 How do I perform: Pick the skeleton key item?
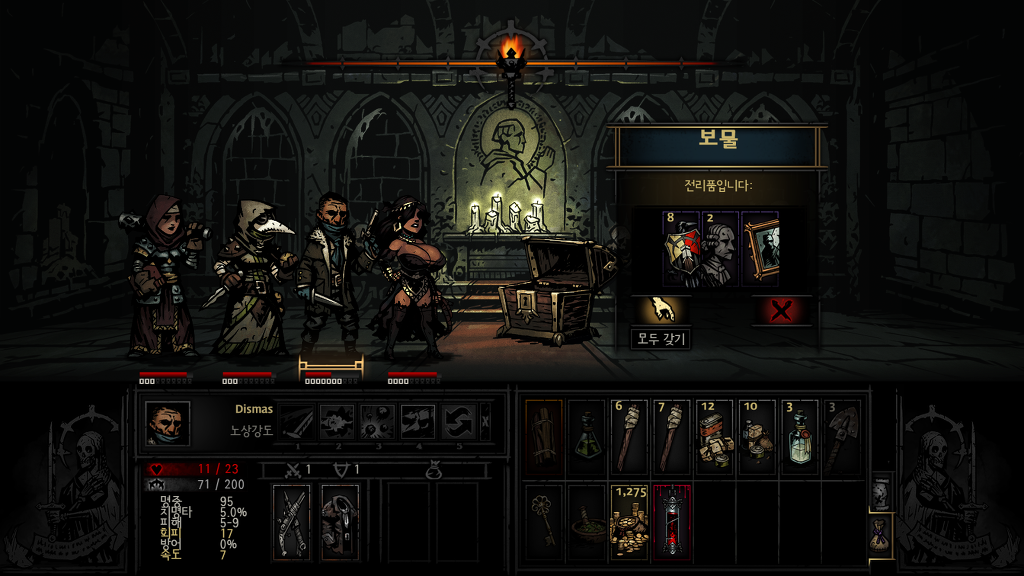544,520
